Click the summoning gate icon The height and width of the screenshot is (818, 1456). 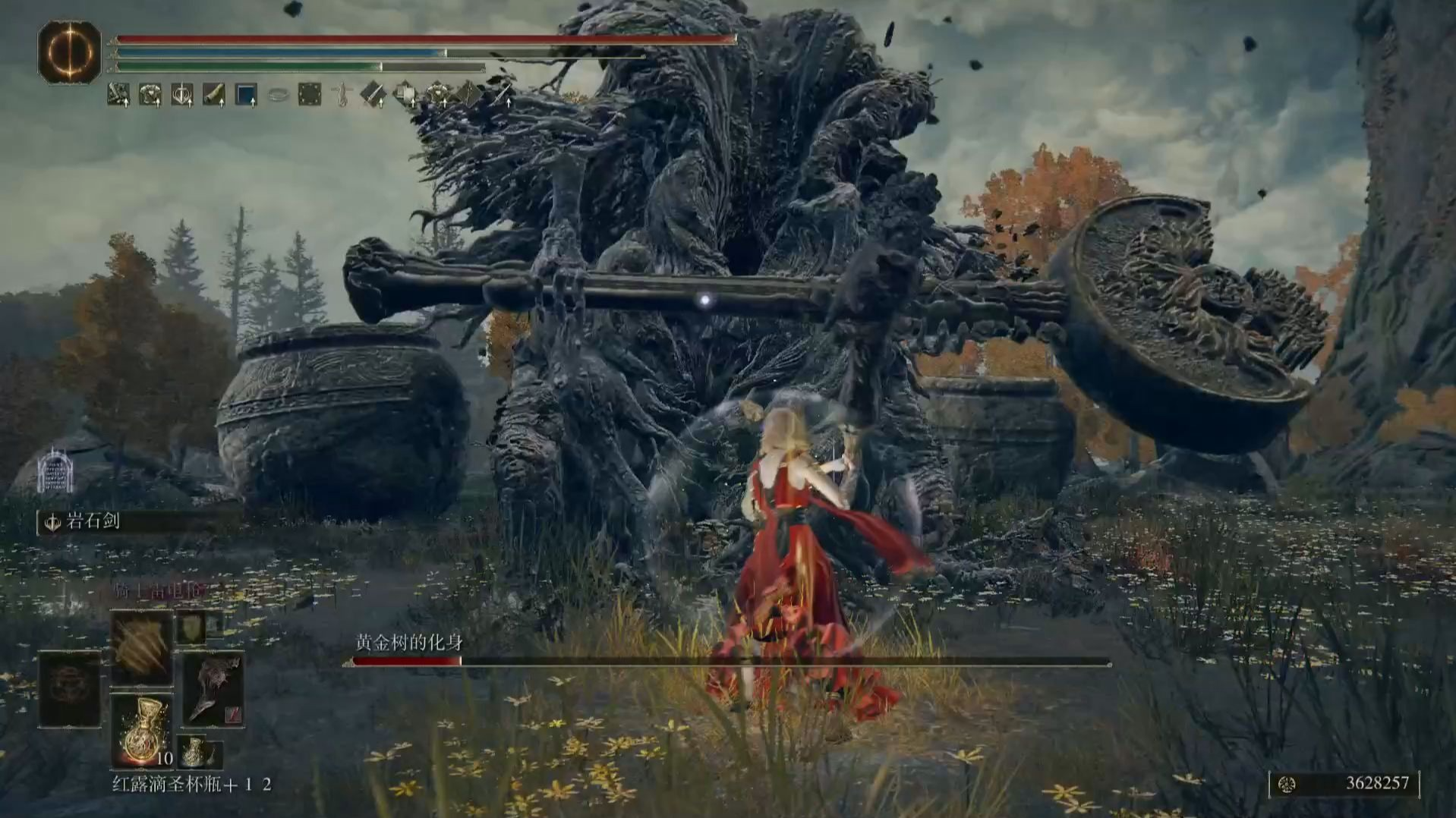pyautogui.click(x=55, y=470)
